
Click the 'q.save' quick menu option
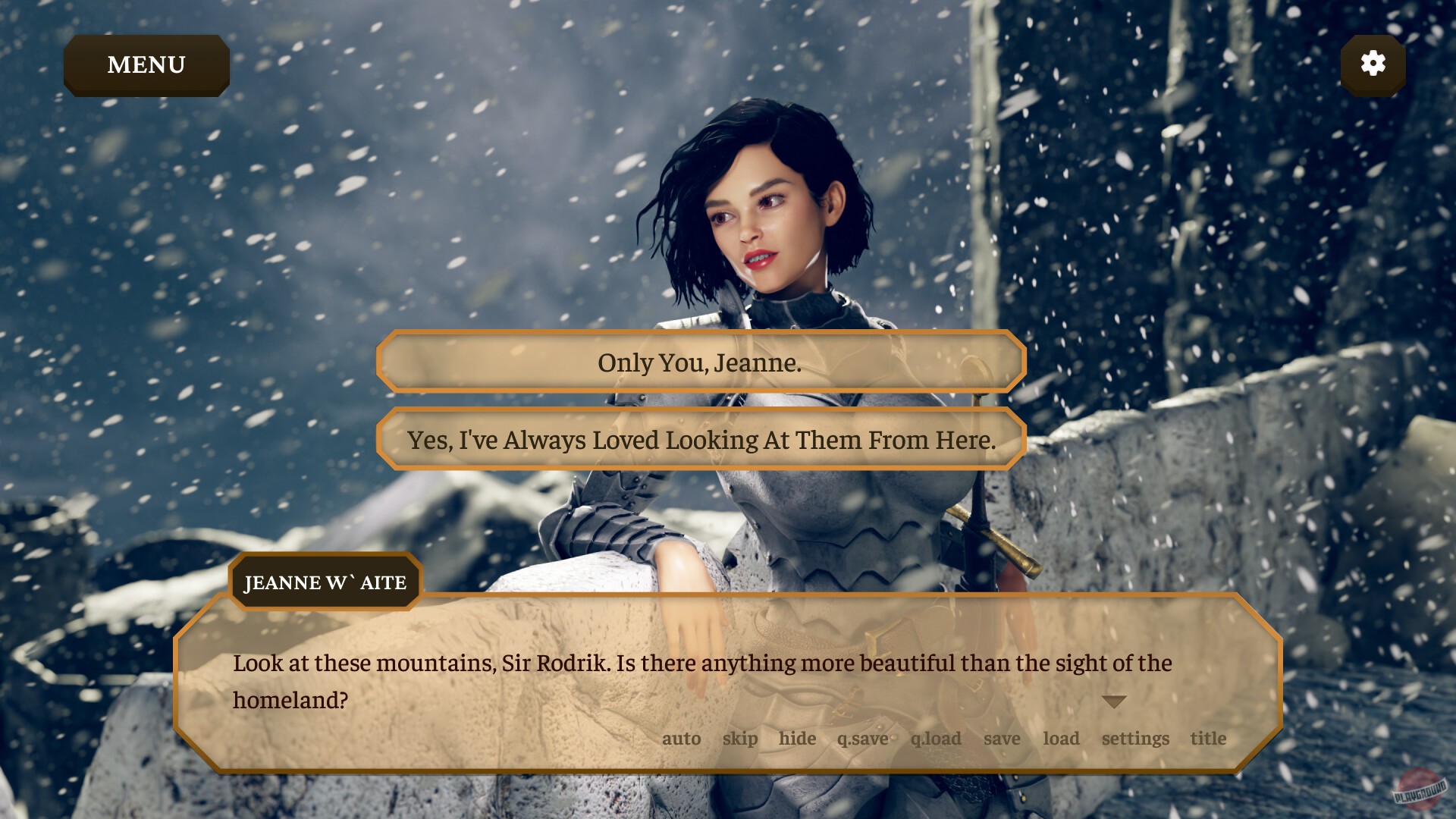pyautogui.click(x=861, y=739)
